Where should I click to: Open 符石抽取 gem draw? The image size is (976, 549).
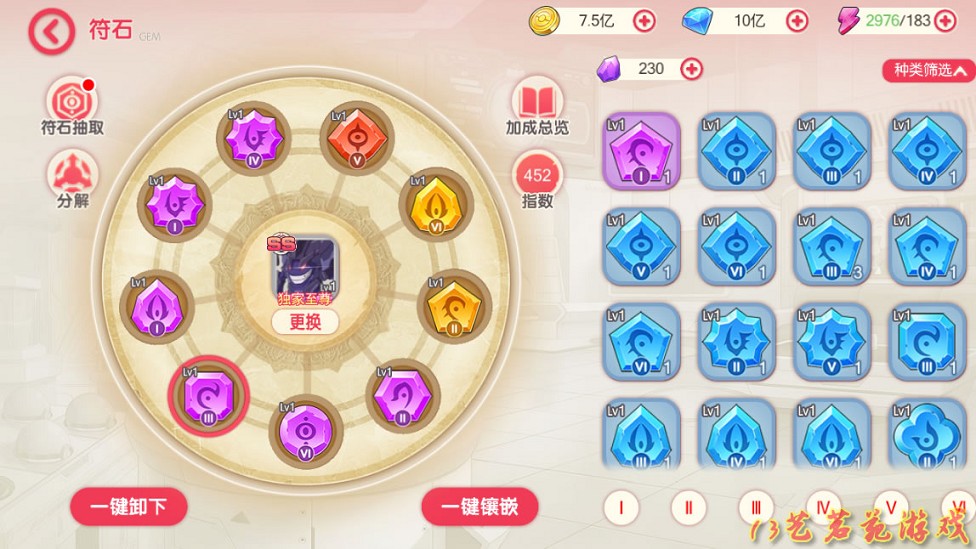[72, 101]
